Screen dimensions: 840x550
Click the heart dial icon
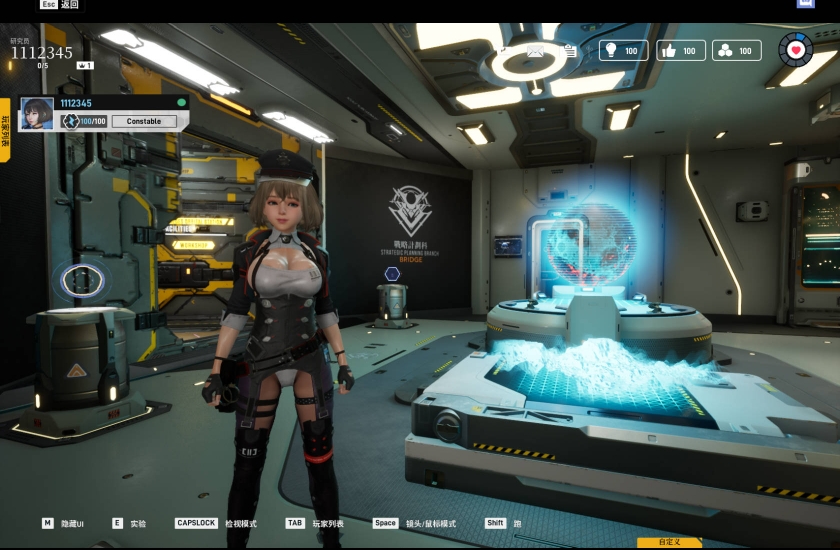(796, 48)
